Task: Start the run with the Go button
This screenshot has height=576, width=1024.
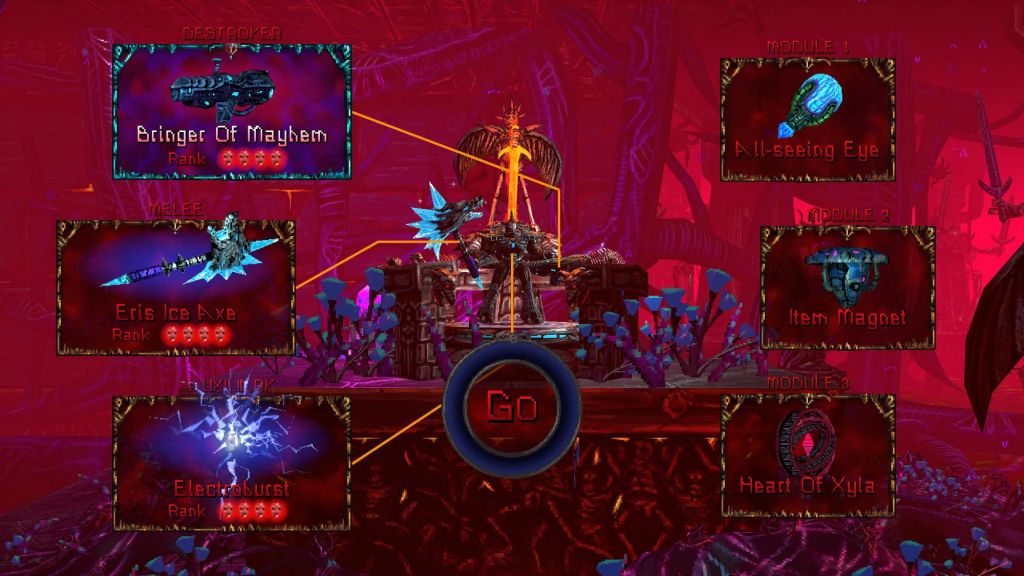Action: (511, 406)
